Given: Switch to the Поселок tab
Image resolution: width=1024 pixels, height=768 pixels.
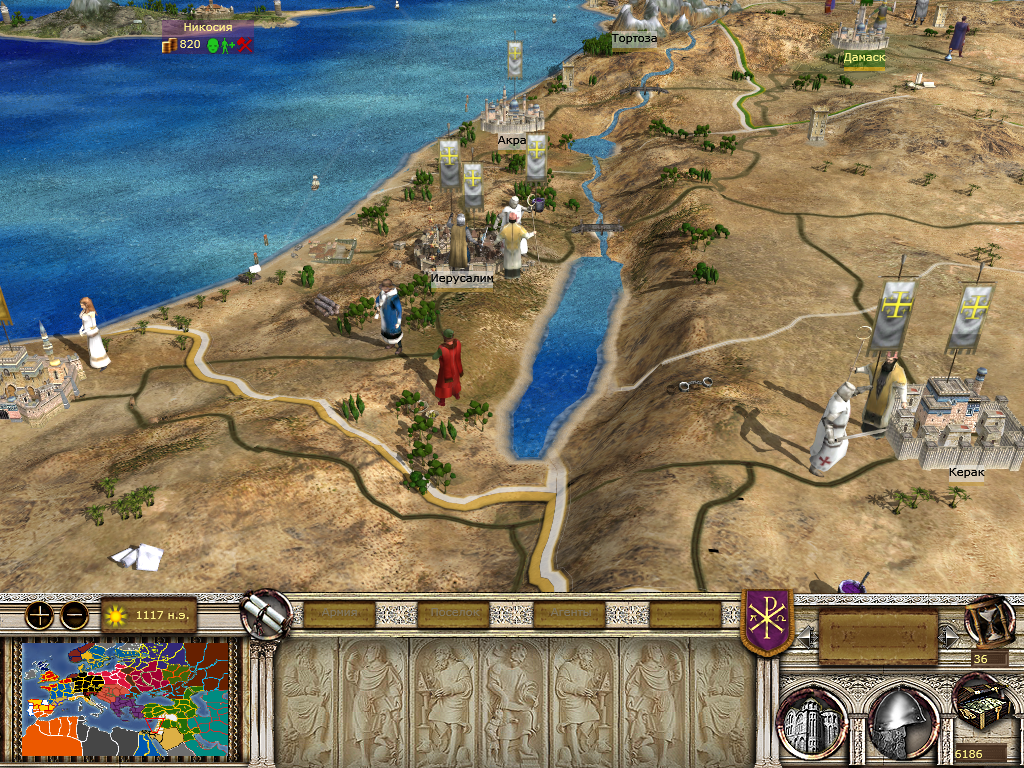Looking at the screenshot, I should pyautogui.click(x=453, y=614).
